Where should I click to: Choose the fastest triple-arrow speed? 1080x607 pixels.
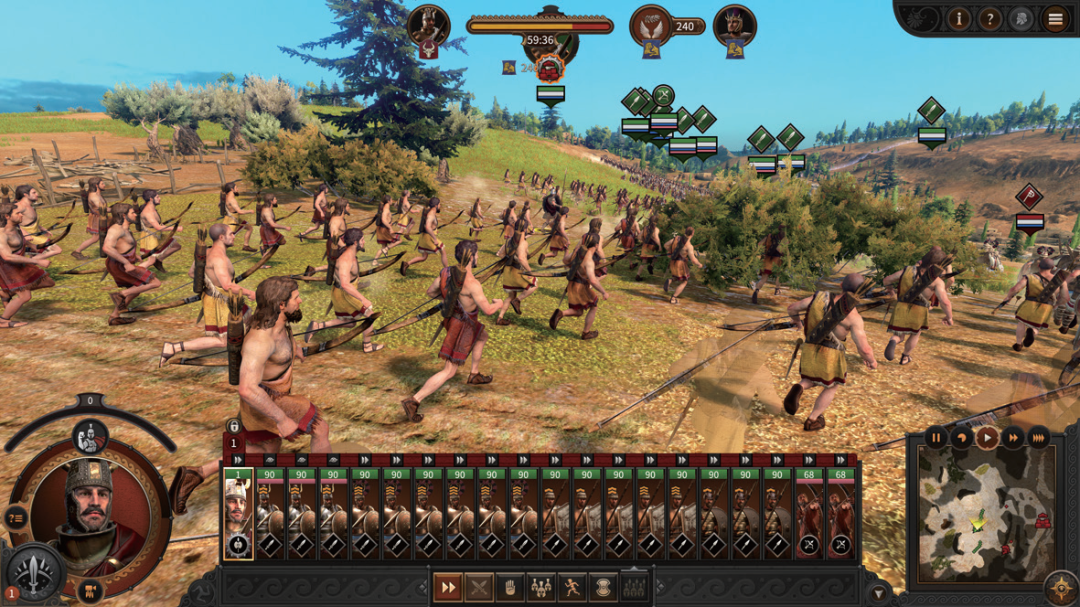(x=1039, y=437)
